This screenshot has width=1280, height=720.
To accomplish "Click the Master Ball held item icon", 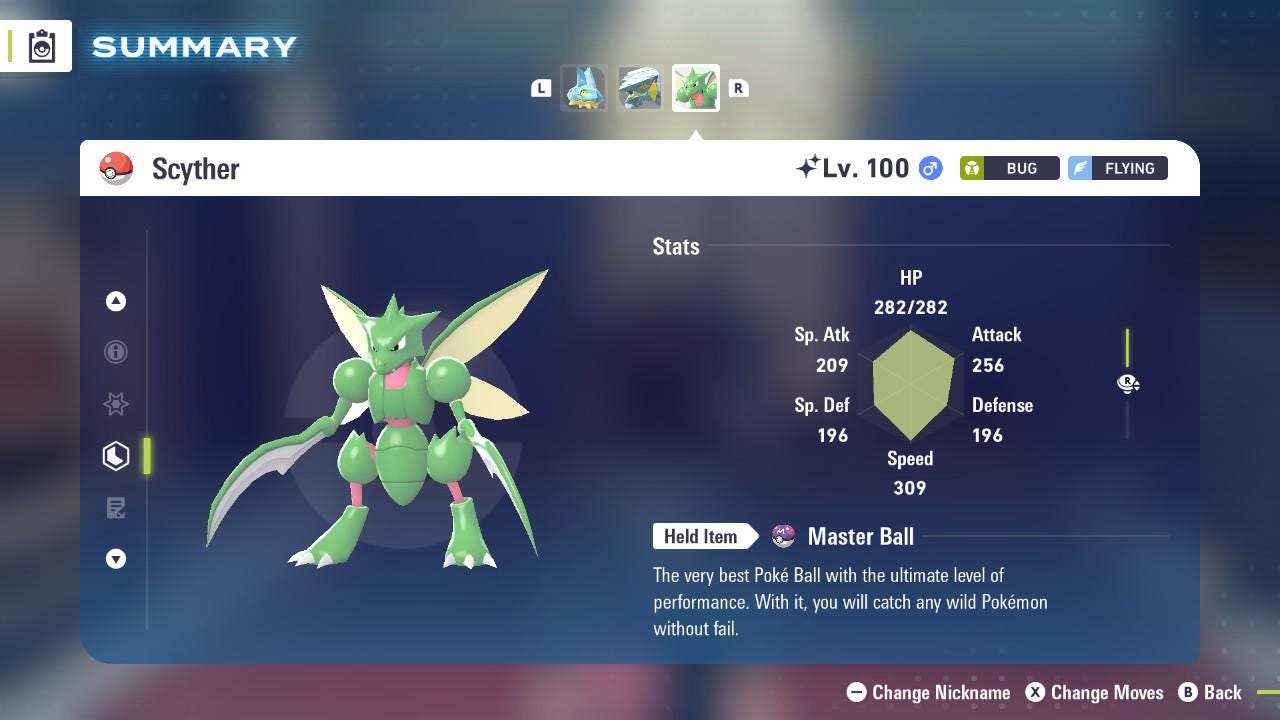I will click(x=784, y=536).
